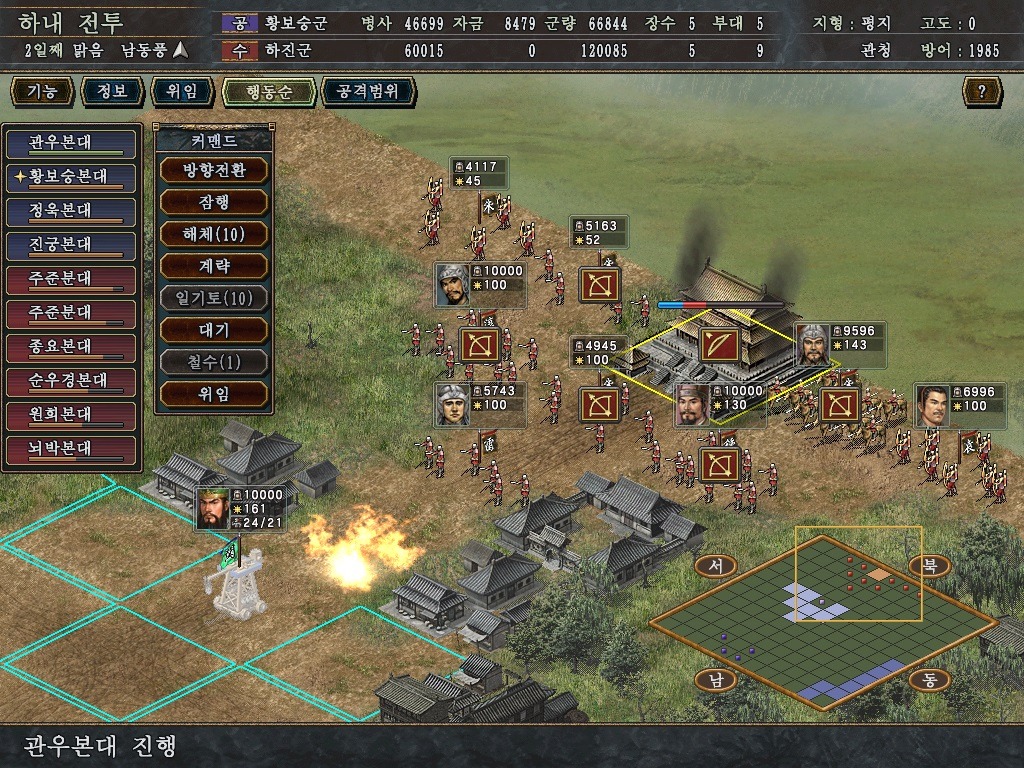Open help with the question mark button
The image size is (1024, 768).
tap(982, 92)
